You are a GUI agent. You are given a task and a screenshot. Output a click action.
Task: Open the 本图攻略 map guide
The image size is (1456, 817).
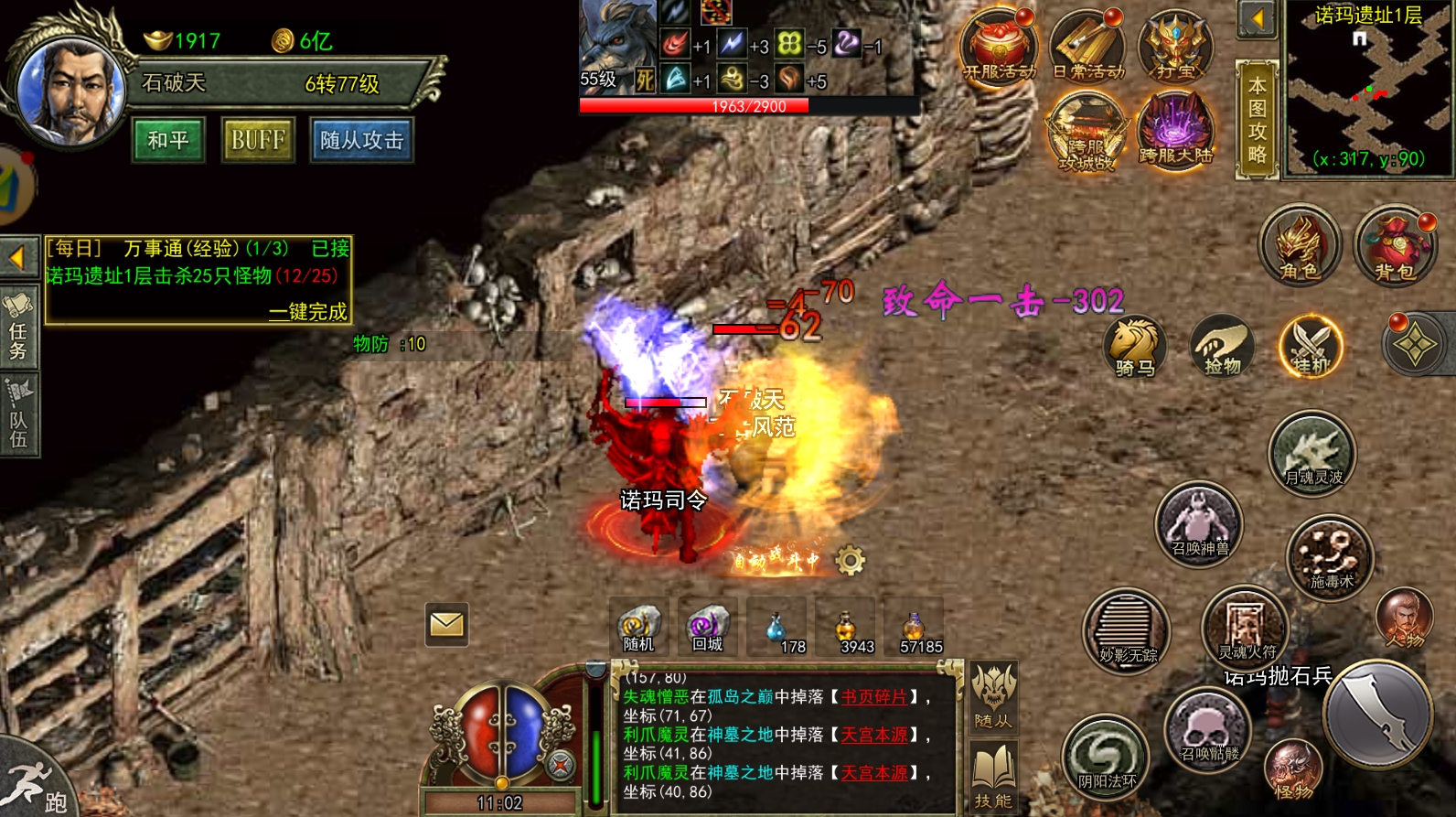pos(1257,120)
